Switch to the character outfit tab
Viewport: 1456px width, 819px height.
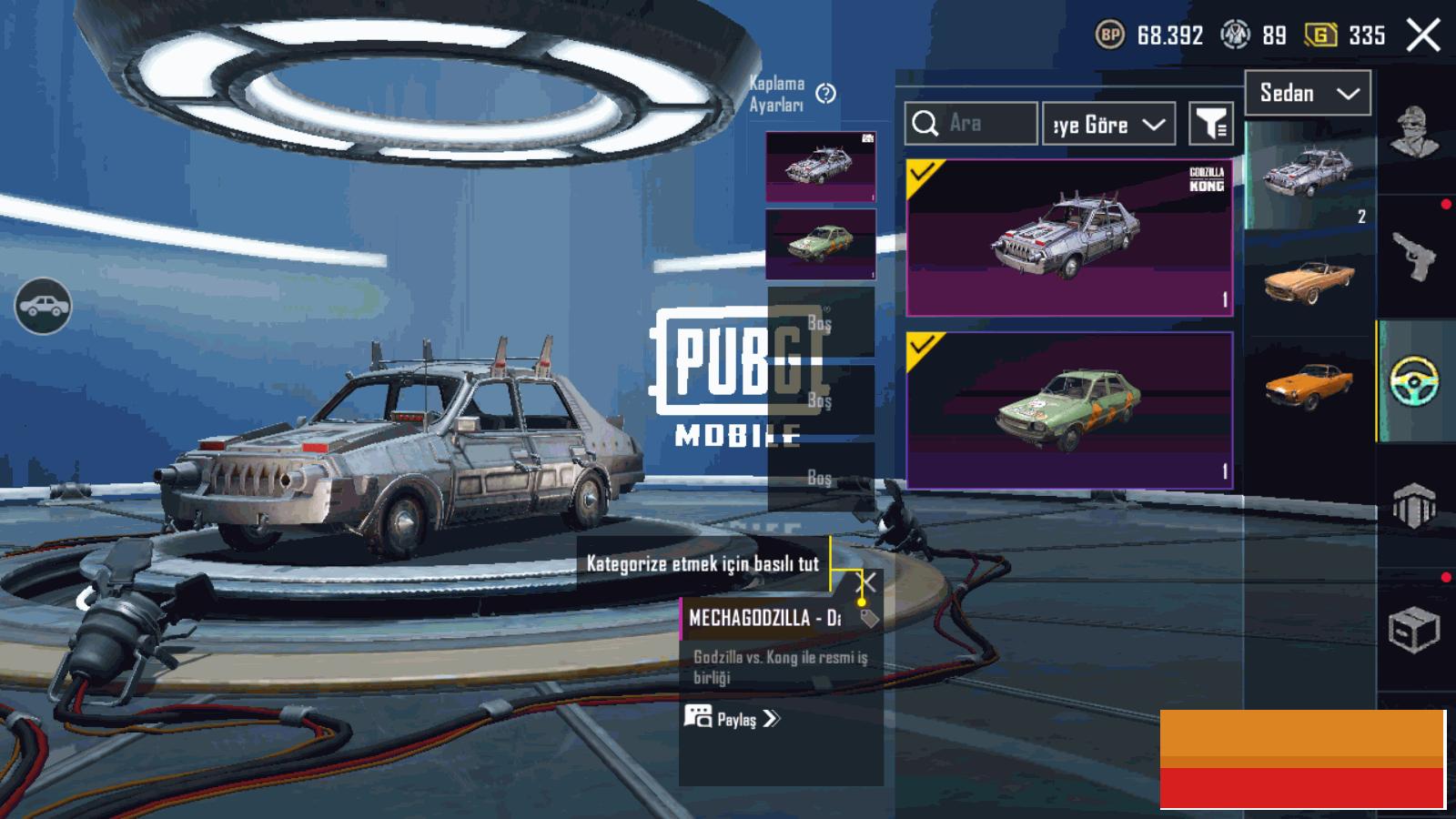[1414, 132]
